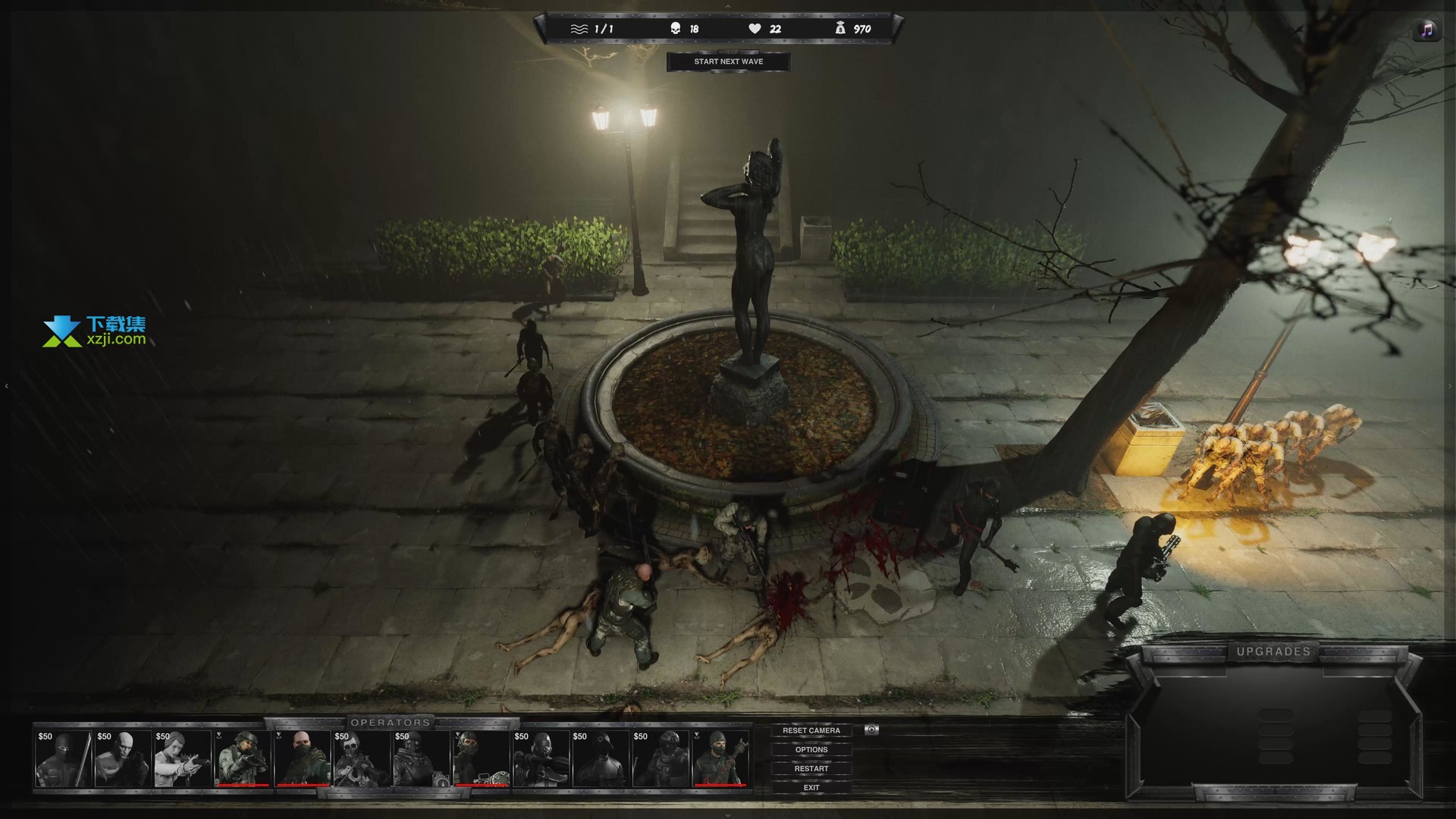Select the beanie operator with guitar
Image resolution: width=1456 pixels, height=819 pixels.
point(720,758)
